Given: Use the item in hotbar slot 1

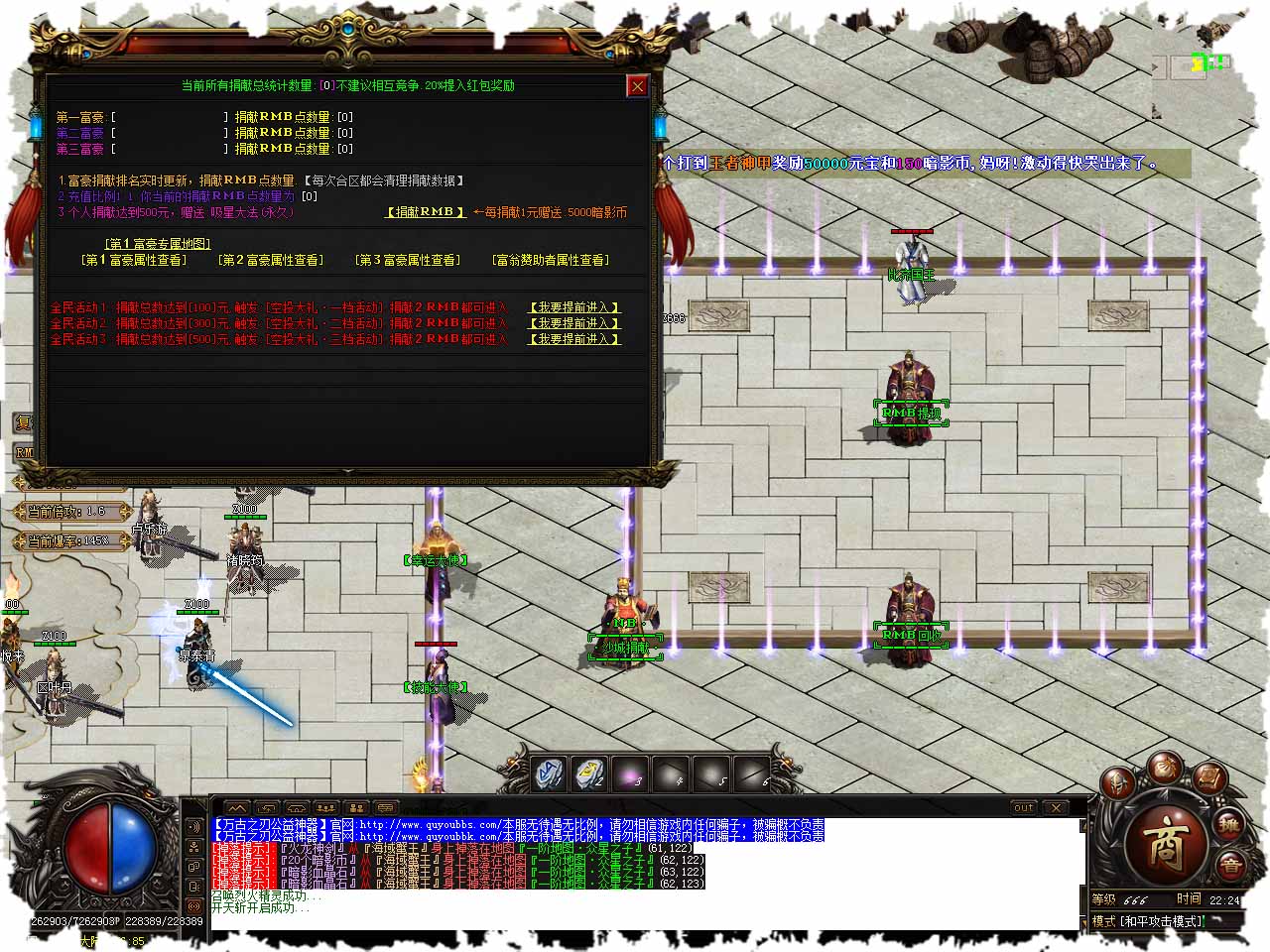Looking at the screenshot, I should coord(550,773).
